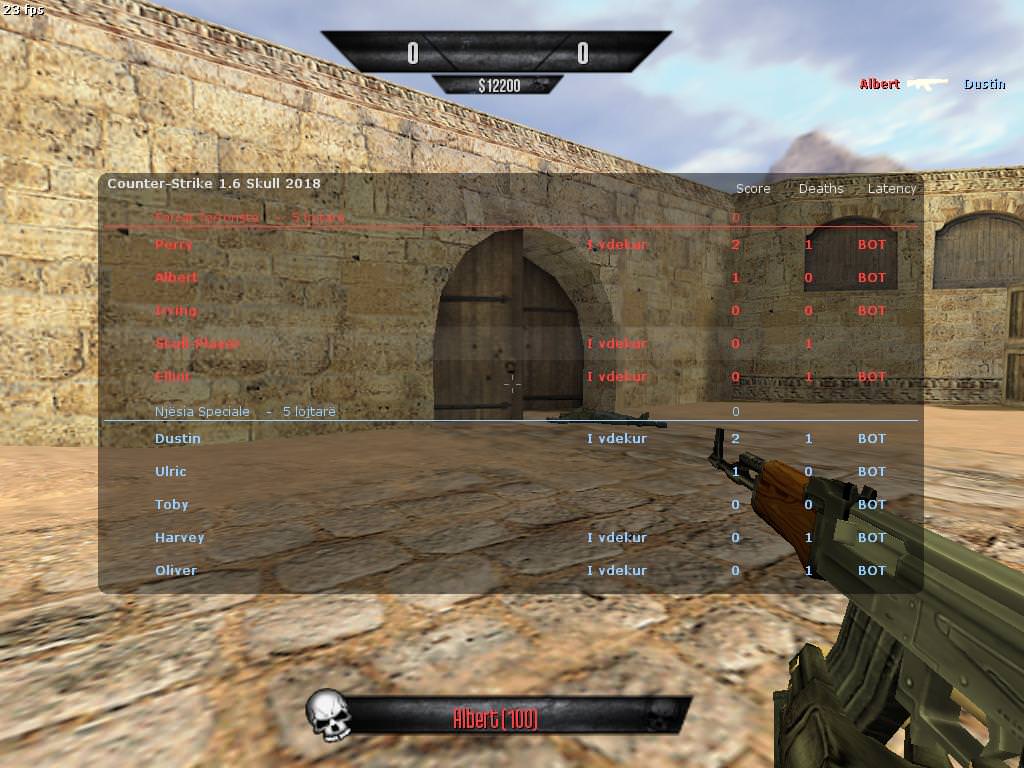Select the Skull-Player scoreboard entry
Viewport: 1024px width, 768px height.
(x=197, y=343)
